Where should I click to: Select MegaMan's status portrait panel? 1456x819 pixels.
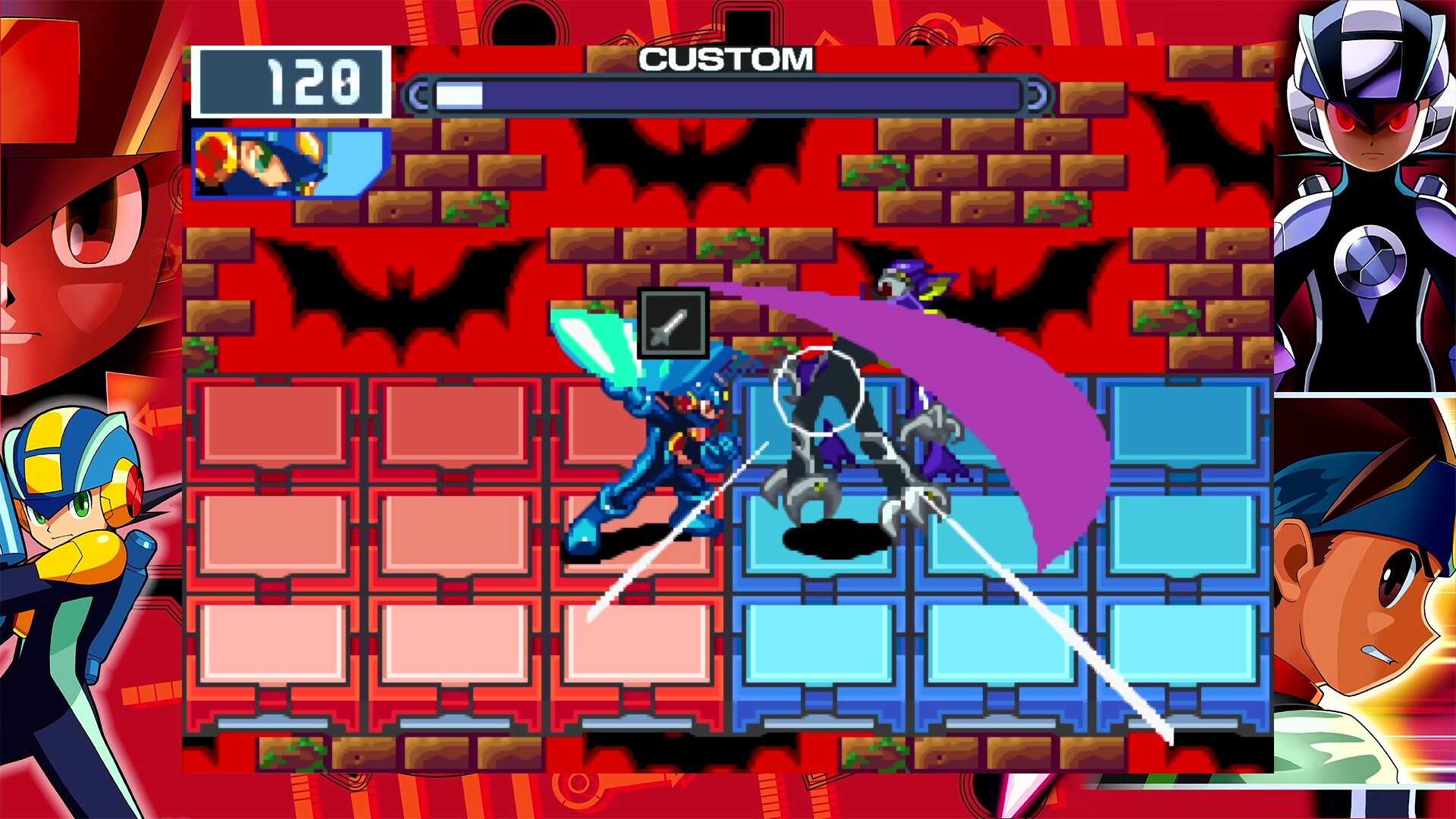pos(292,163)
